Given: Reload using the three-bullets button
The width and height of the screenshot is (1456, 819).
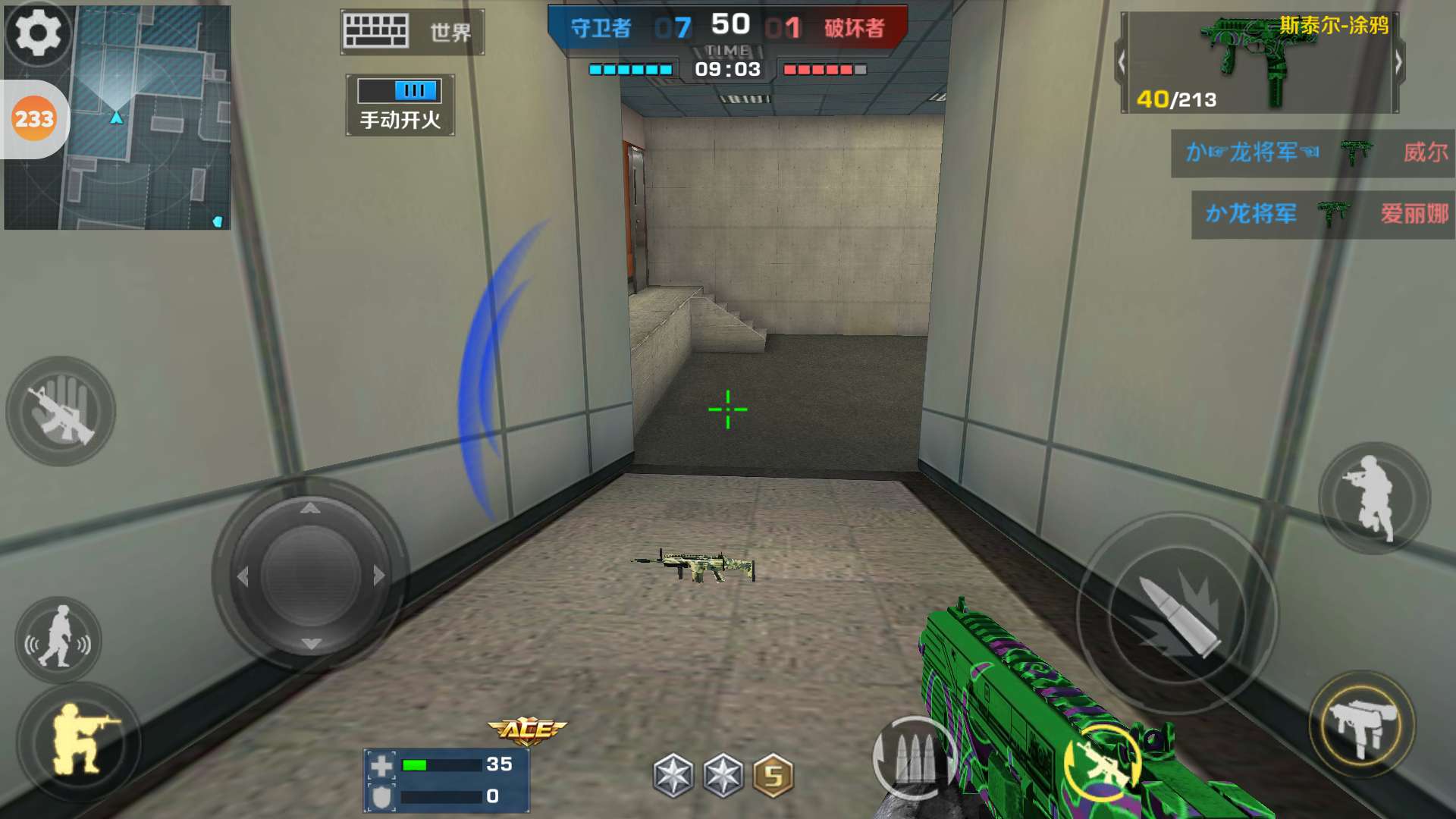Looking at the screenshot, I should click(912, 758).
